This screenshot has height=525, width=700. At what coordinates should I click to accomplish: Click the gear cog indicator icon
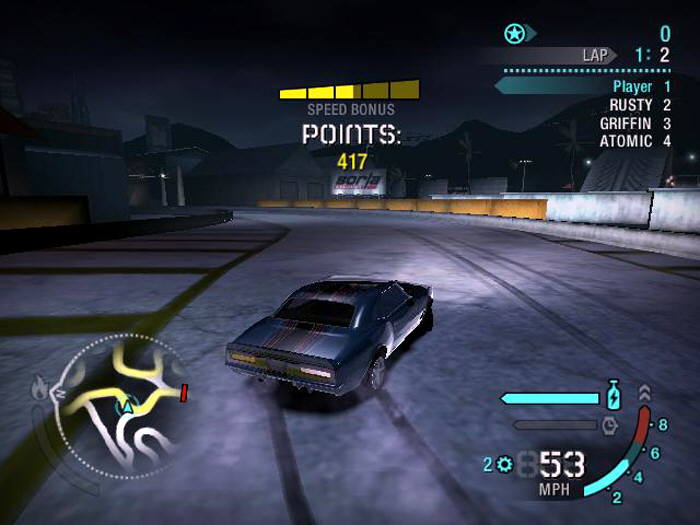pyautogui.click(x=503, y=464)
